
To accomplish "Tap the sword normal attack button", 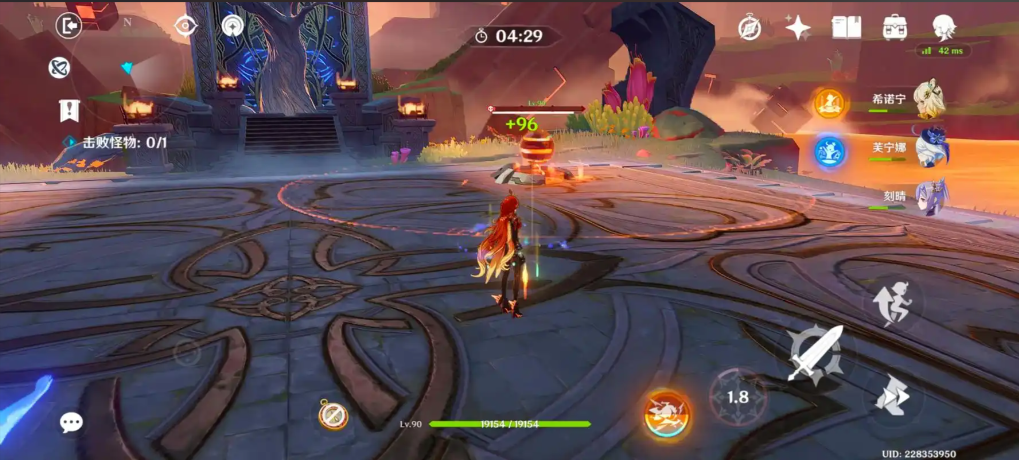I will (x=814, y=354).
